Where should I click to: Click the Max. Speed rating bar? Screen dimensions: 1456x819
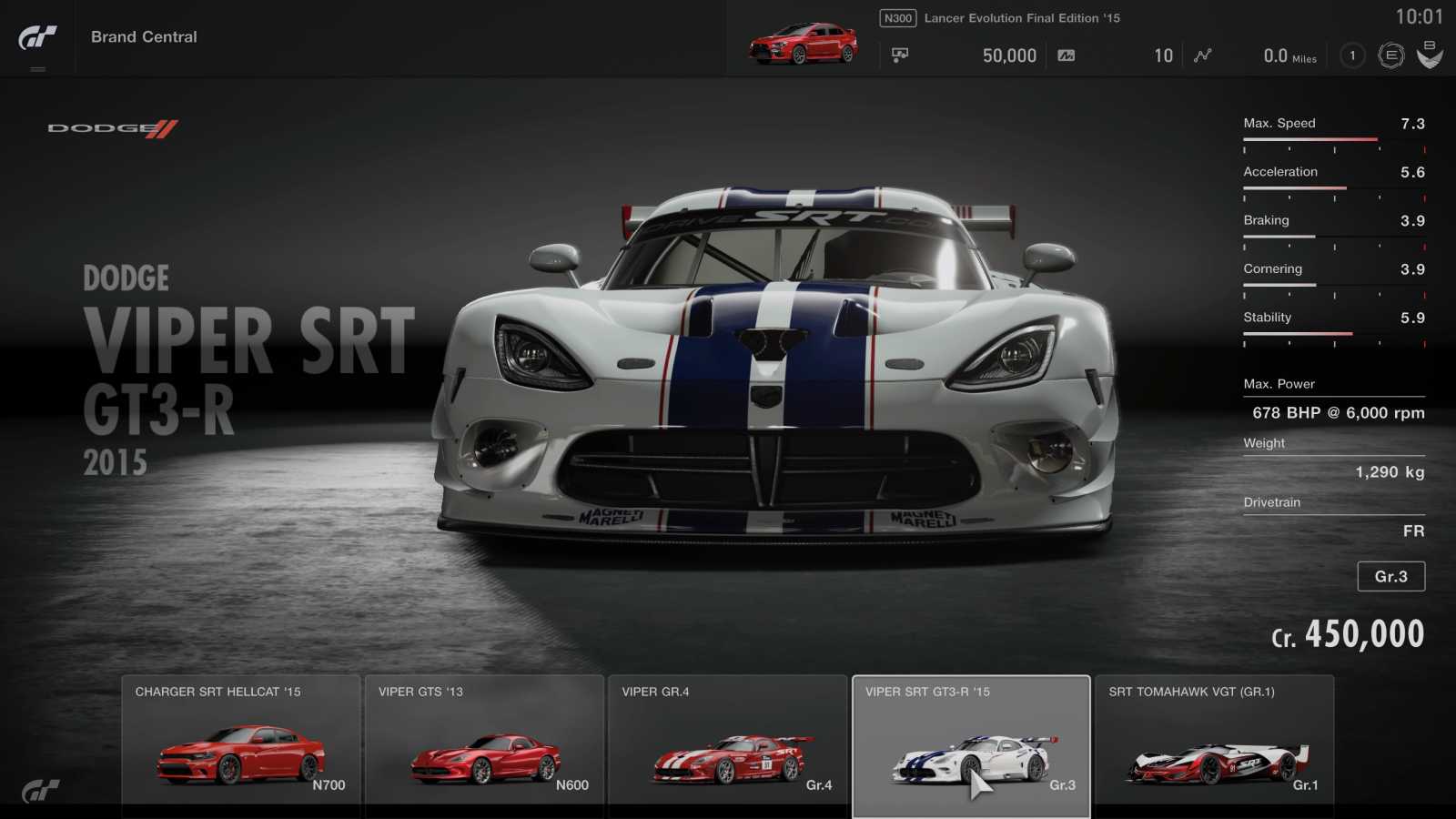(x=1308, y=139)
